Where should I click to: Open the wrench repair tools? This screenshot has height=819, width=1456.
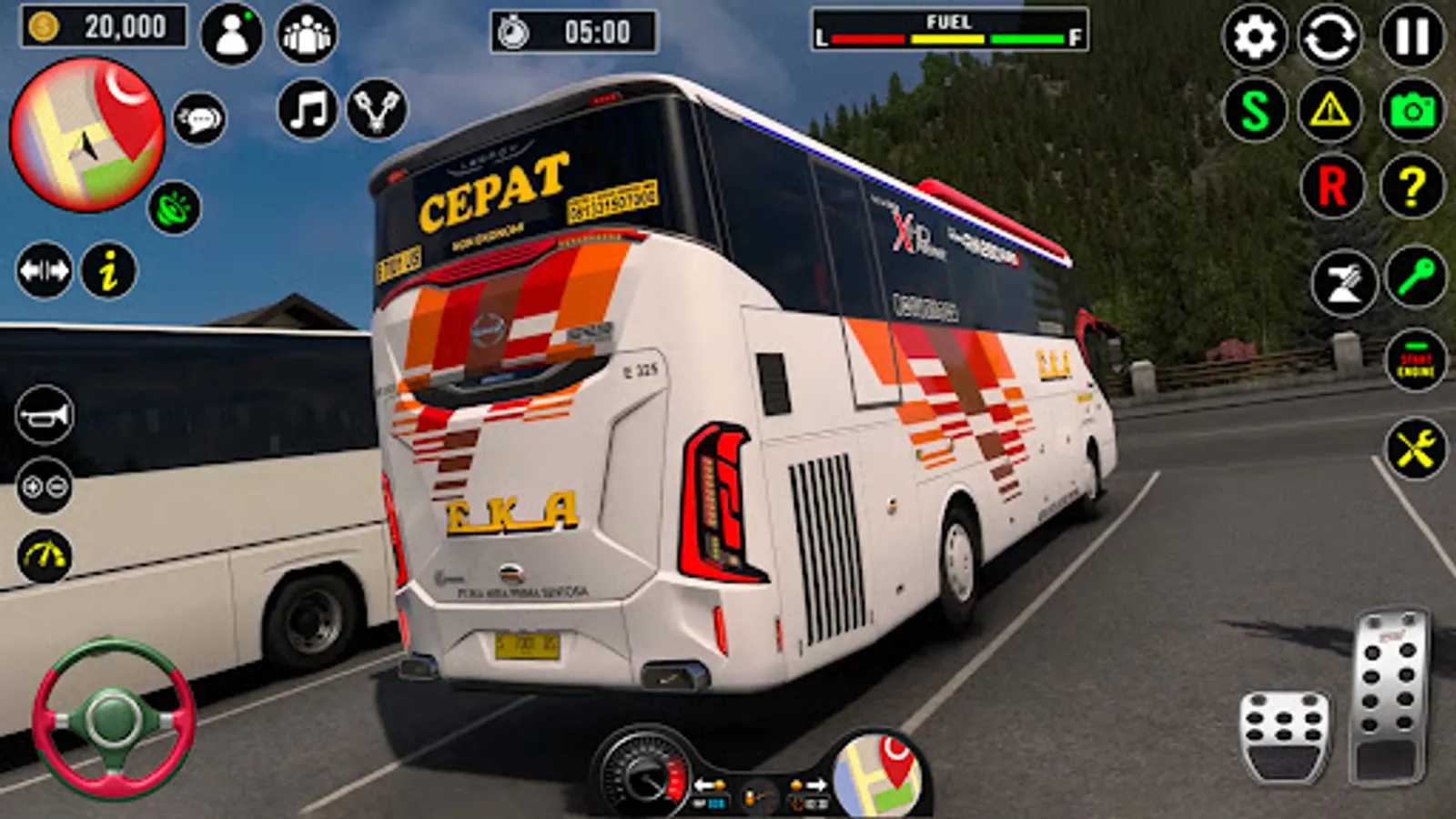pos(1415,449)
